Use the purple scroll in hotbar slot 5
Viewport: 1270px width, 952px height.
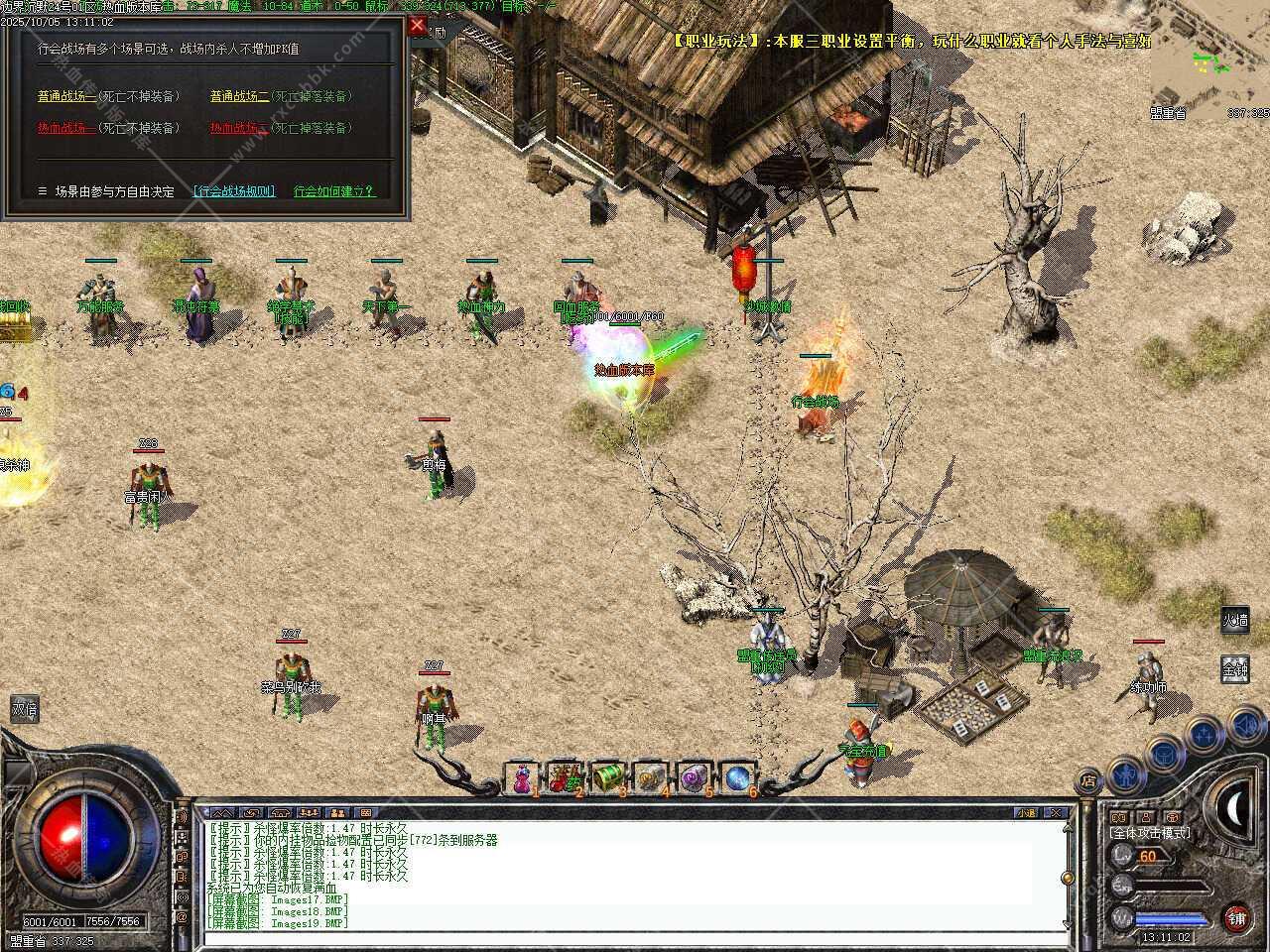coord(695,778)
